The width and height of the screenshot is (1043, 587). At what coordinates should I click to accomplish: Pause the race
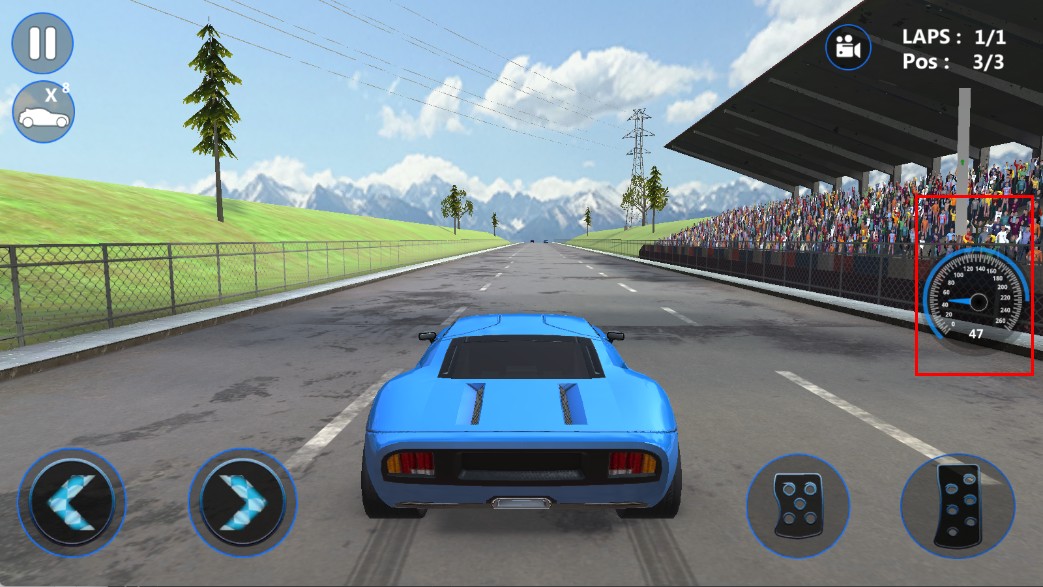[x=42, y=43]
